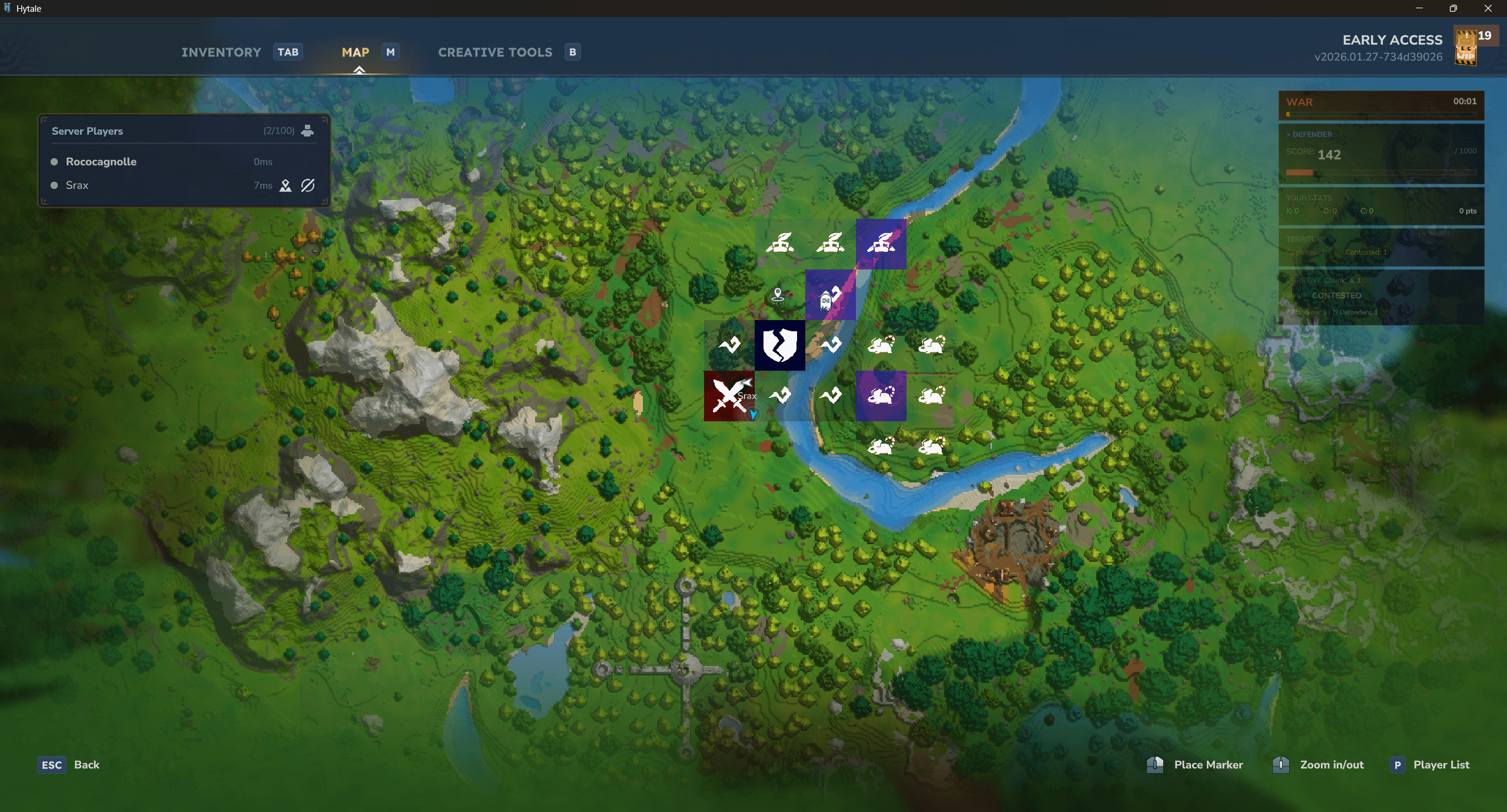Viewport: 1507px width, 812px height.
Task: Open the Creative Tools tab
Action: click(495, 52)
